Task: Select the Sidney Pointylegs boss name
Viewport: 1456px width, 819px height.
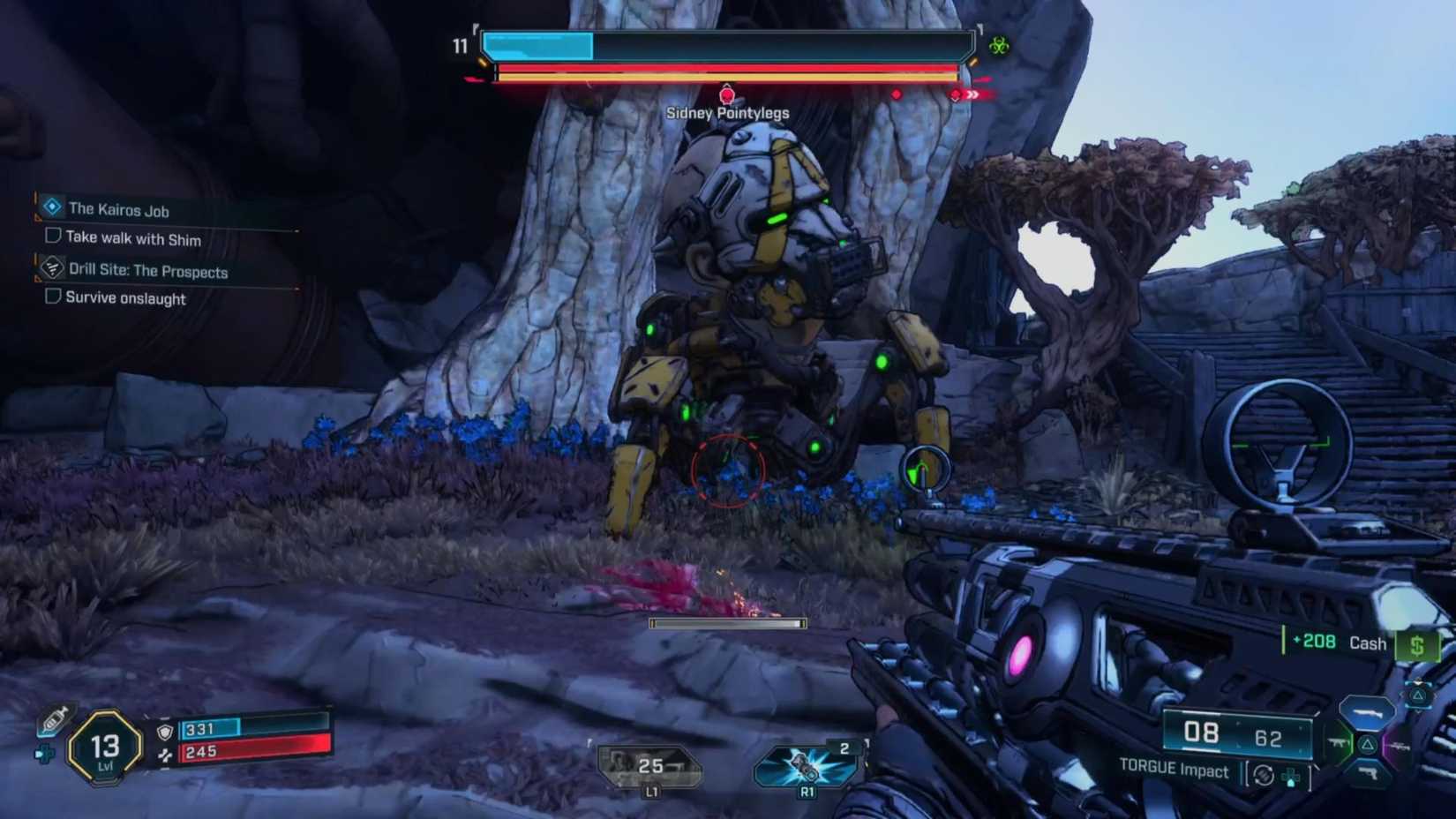Action: point(726,113)
